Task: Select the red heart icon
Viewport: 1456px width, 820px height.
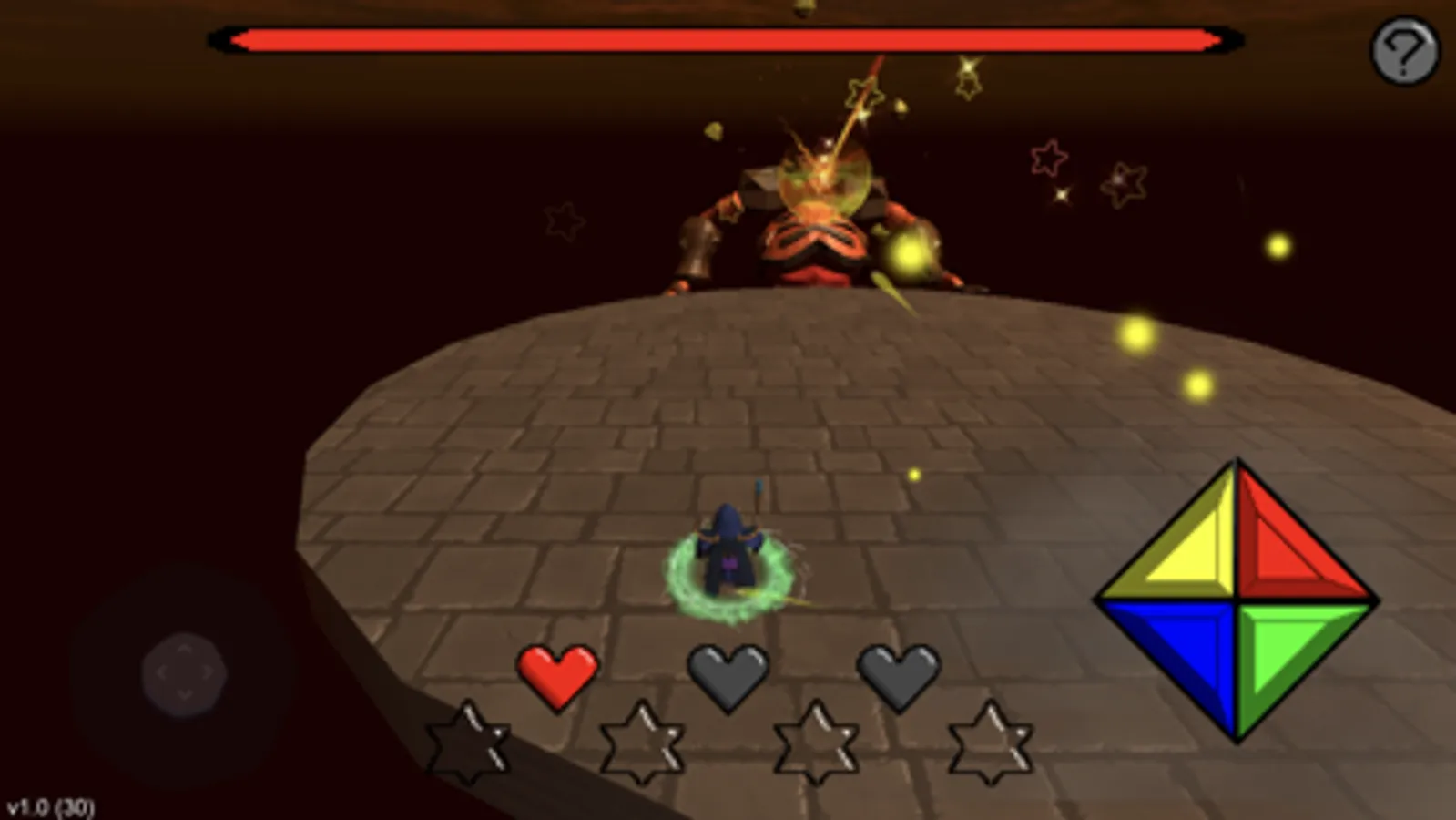Action: (556, 675)
